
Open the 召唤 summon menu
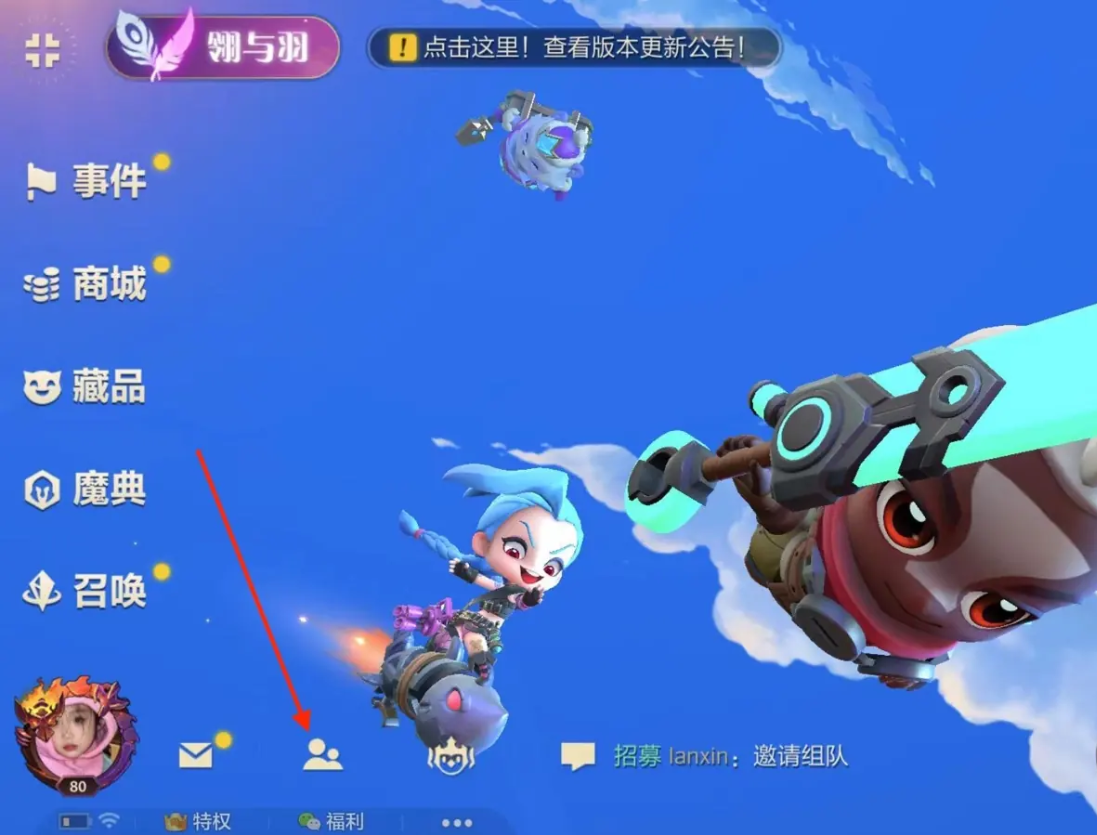pyautogui.click(x=87, y=592)
